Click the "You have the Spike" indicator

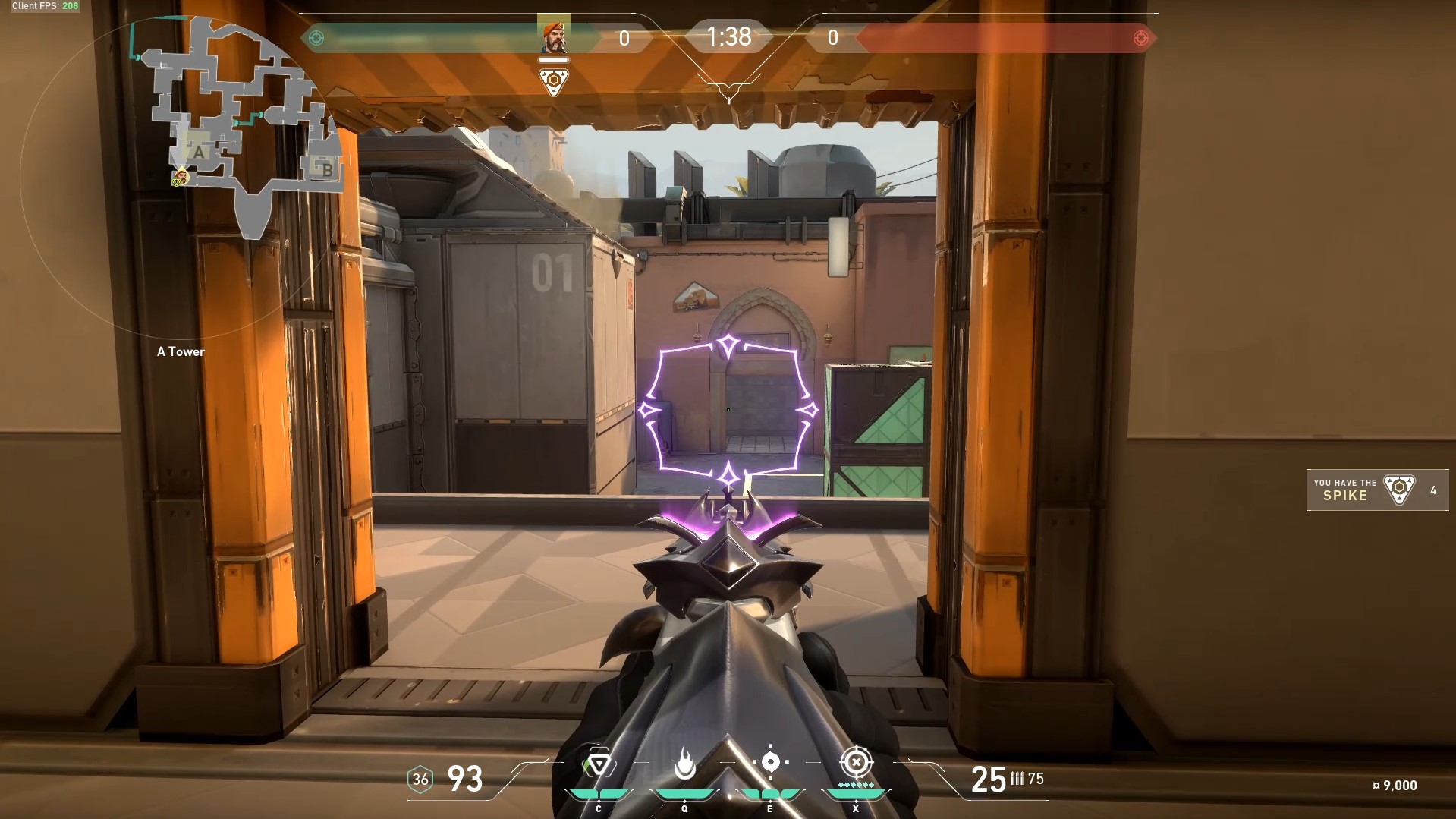point(1376,490)
